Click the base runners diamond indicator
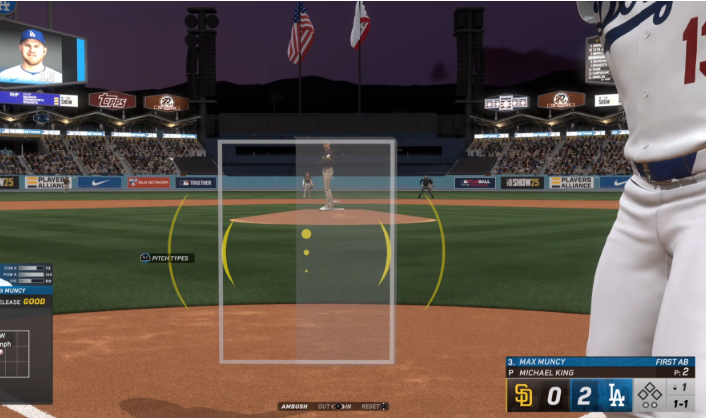 click(650, 394)
